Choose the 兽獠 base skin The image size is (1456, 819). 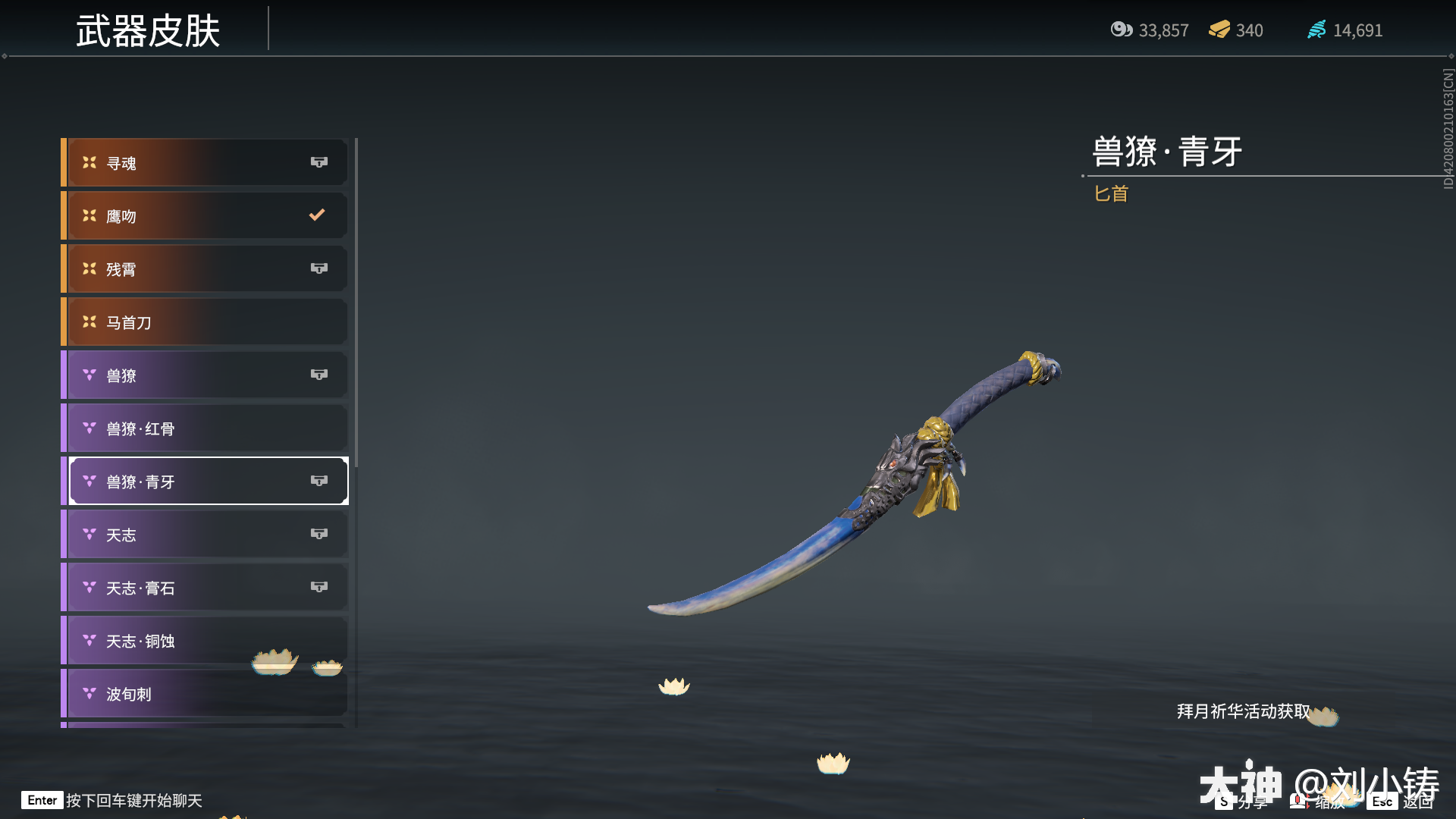(205, 375)
